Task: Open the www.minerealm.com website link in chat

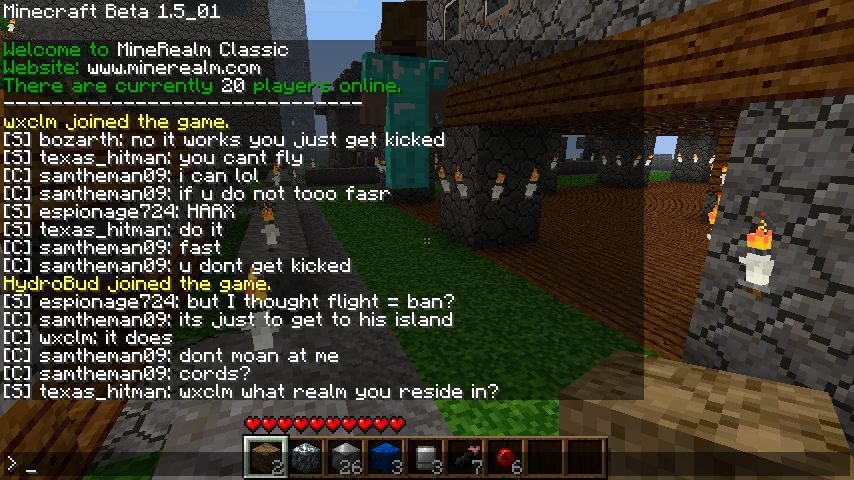Action: coord(173,68)
